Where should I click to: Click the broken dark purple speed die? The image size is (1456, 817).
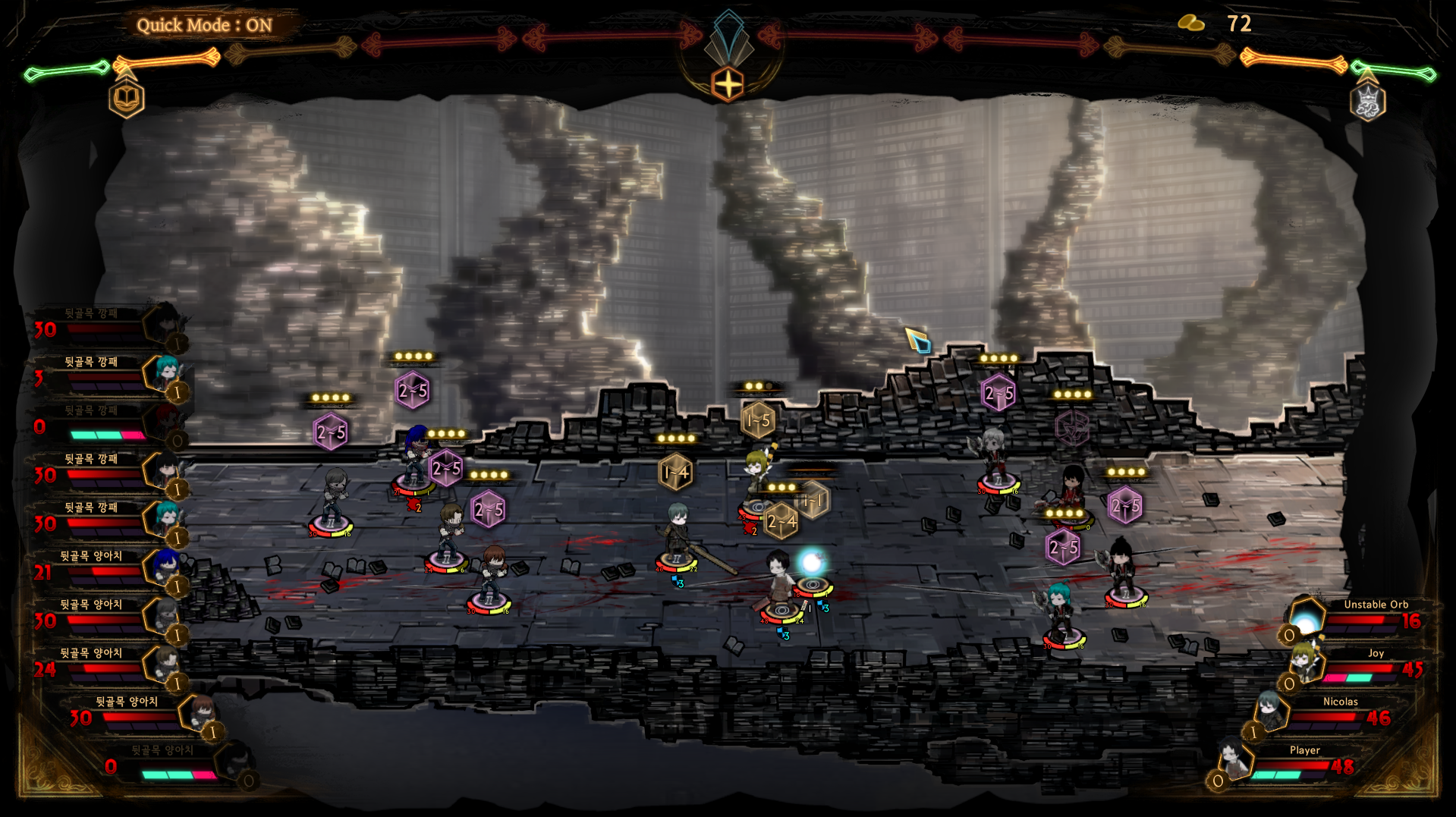[1071, 429]
